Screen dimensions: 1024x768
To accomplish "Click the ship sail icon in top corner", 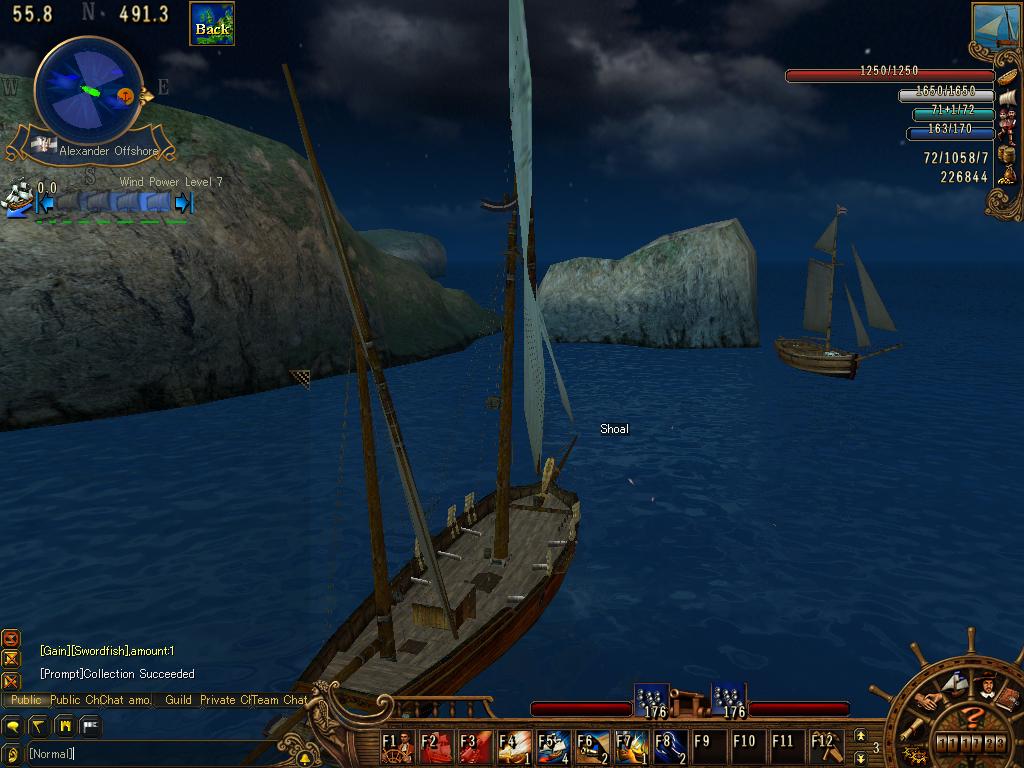I will point(996,23).
